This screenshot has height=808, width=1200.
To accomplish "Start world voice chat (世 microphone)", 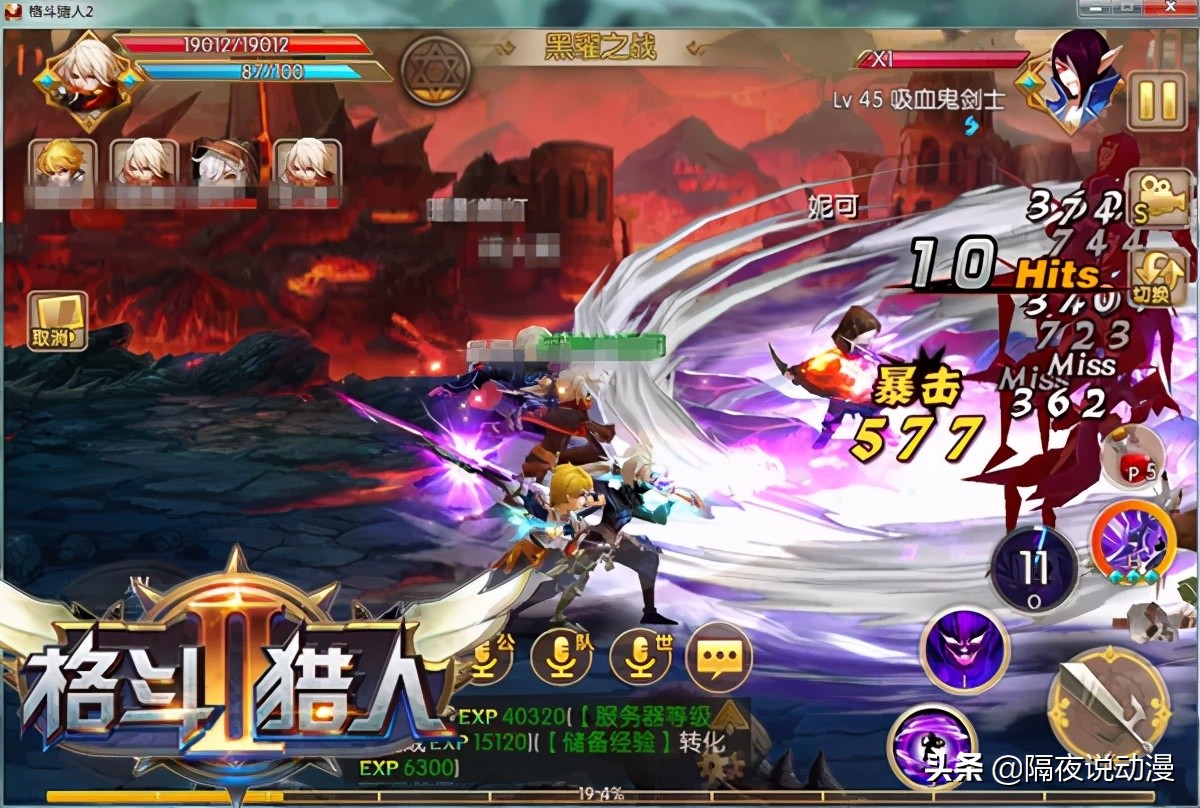I will [x=640, y=654].
